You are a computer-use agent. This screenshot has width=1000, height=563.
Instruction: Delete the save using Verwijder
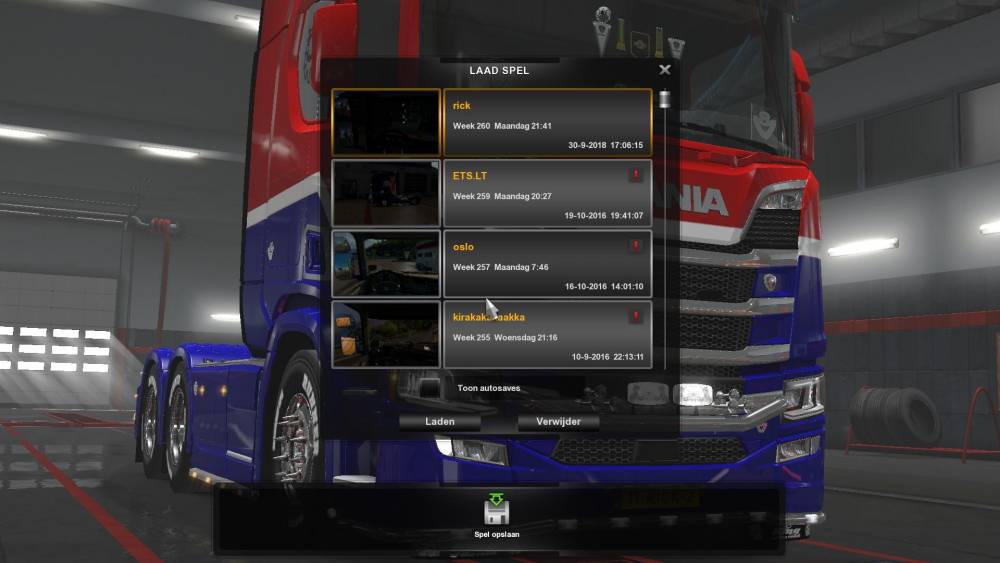[x=558, y=422]
